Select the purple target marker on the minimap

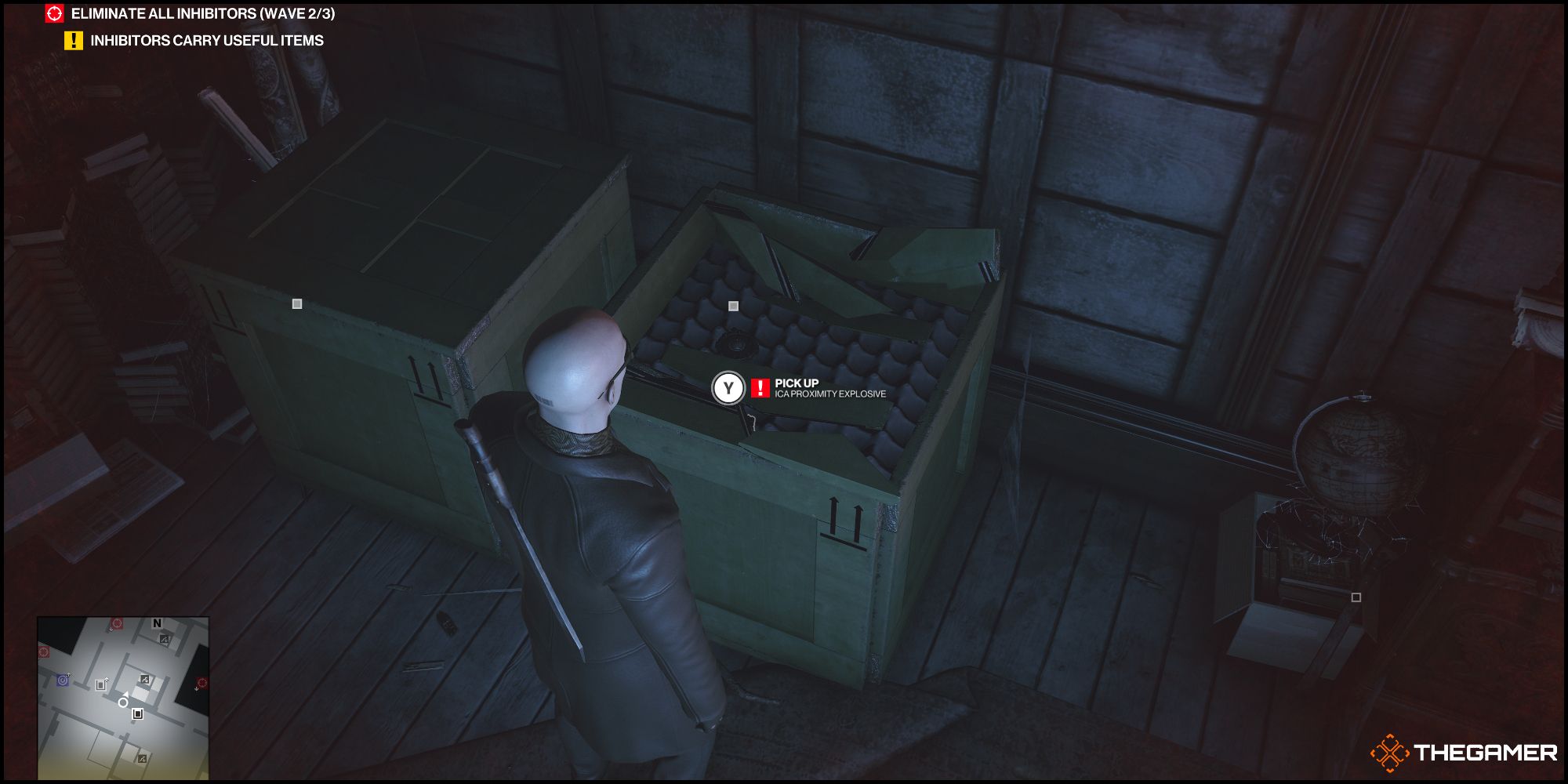point(63,681)
